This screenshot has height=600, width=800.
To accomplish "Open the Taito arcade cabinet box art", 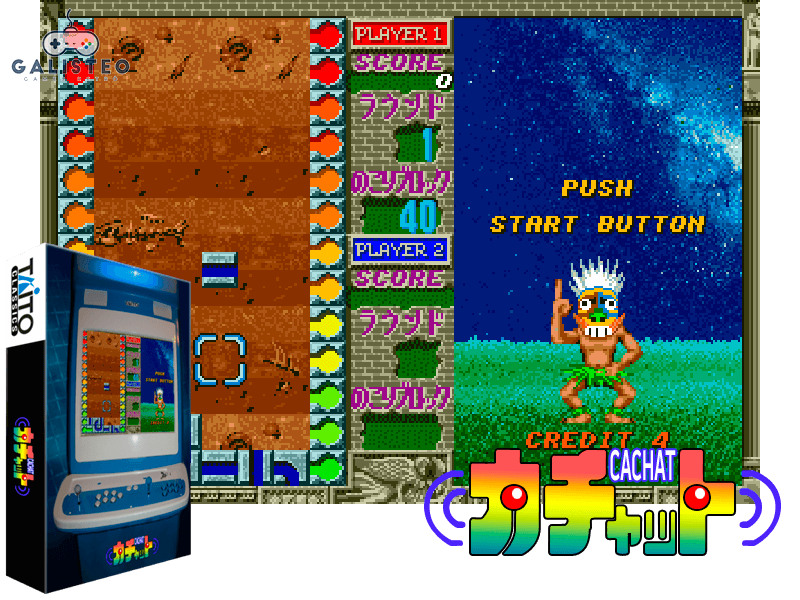I will pyautogui.click(x=100, y=420).
